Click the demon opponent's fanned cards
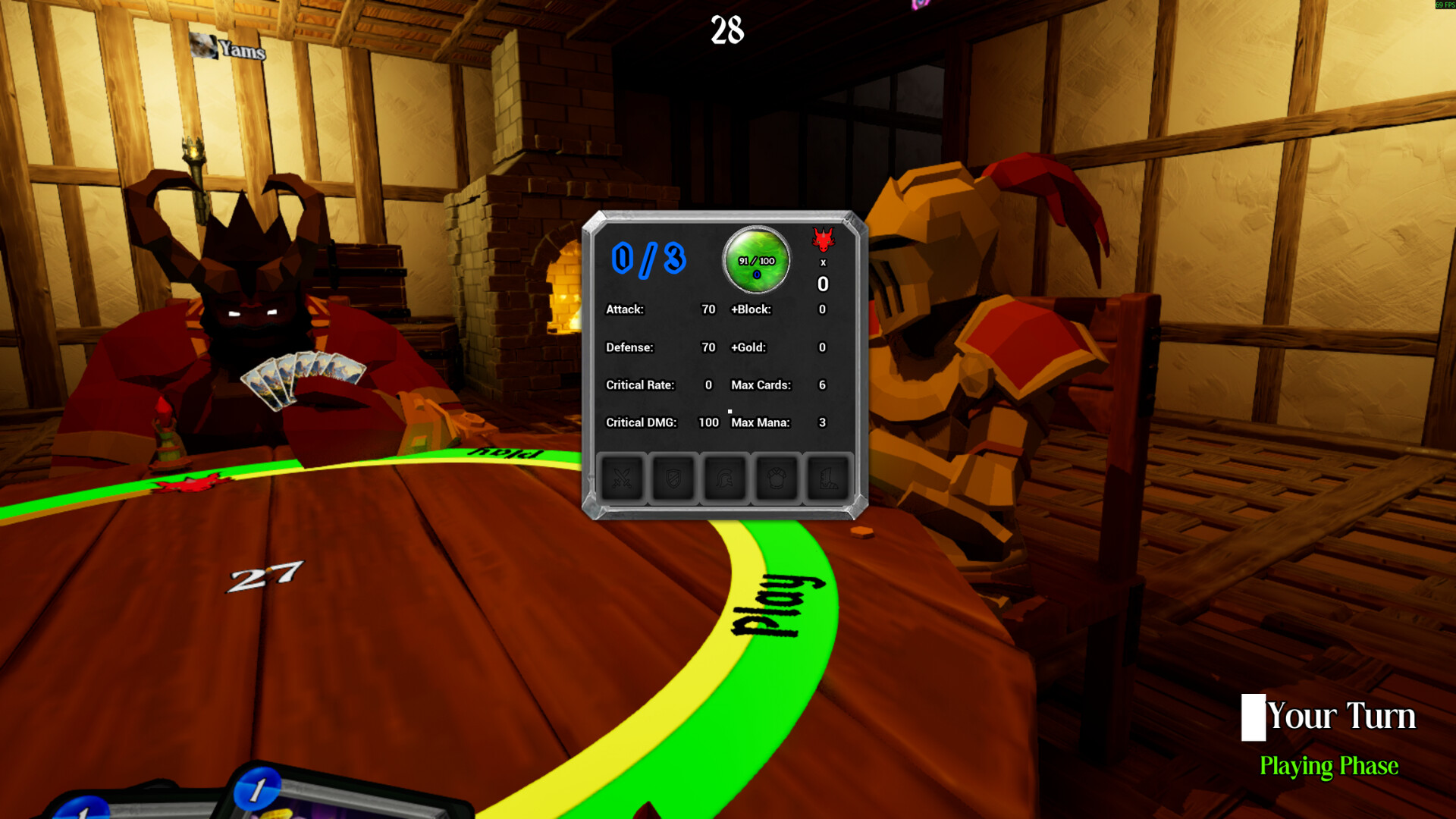This screenshot has width=1456, height=819. click(x=302, y=375)
